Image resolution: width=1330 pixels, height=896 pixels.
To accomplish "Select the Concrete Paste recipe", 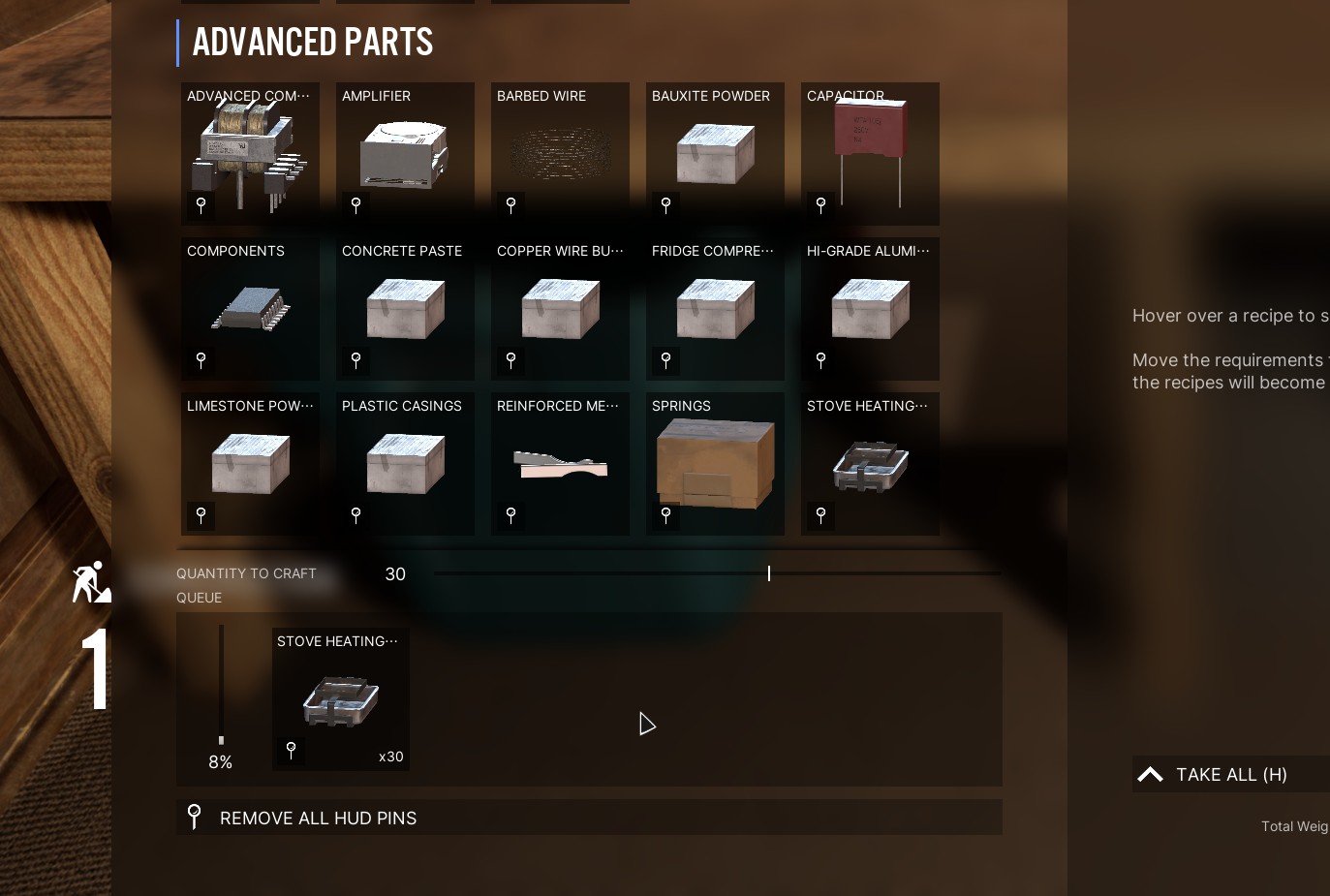I will coord(405,309).
